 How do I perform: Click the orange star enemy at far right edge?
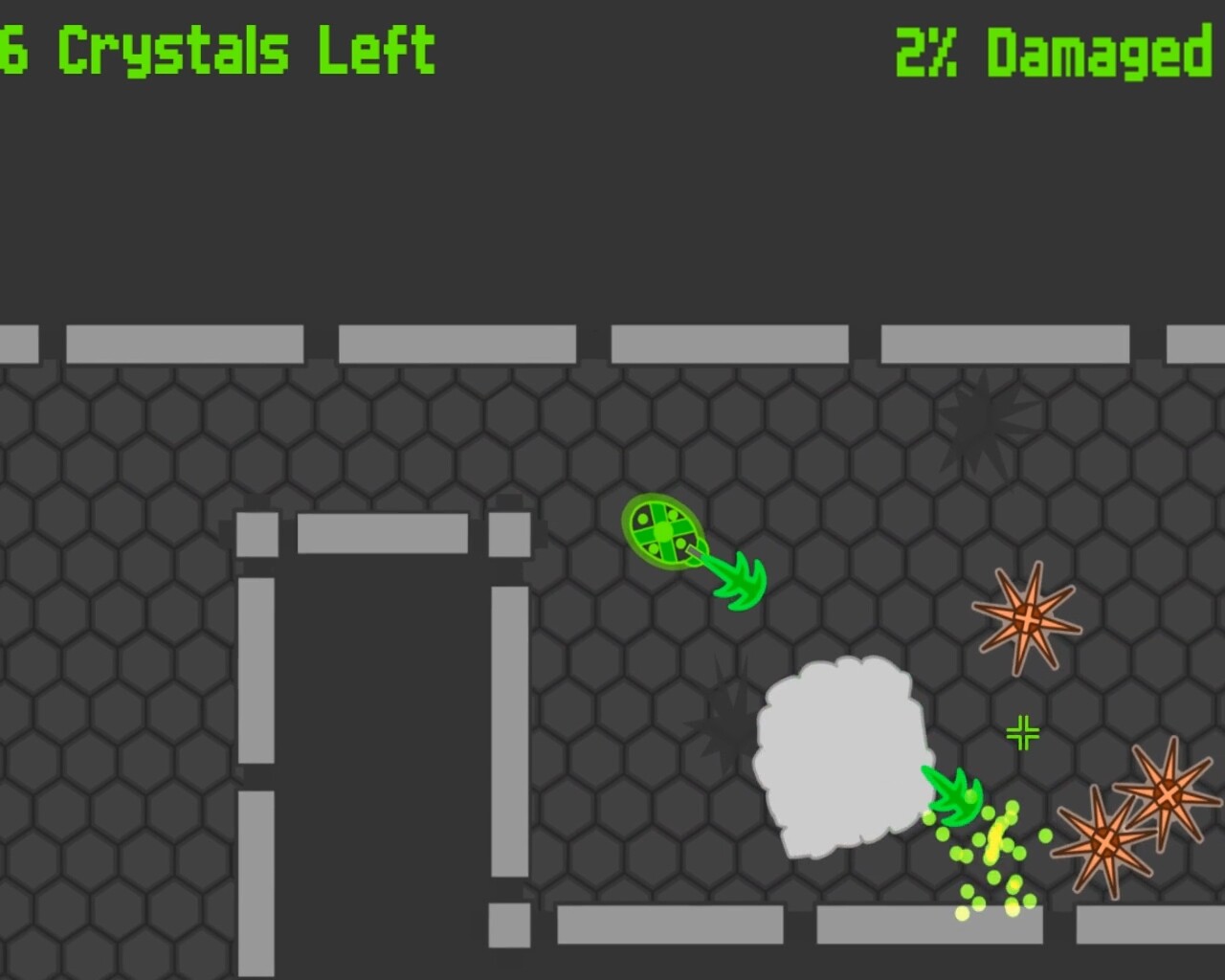[1169, 794]
